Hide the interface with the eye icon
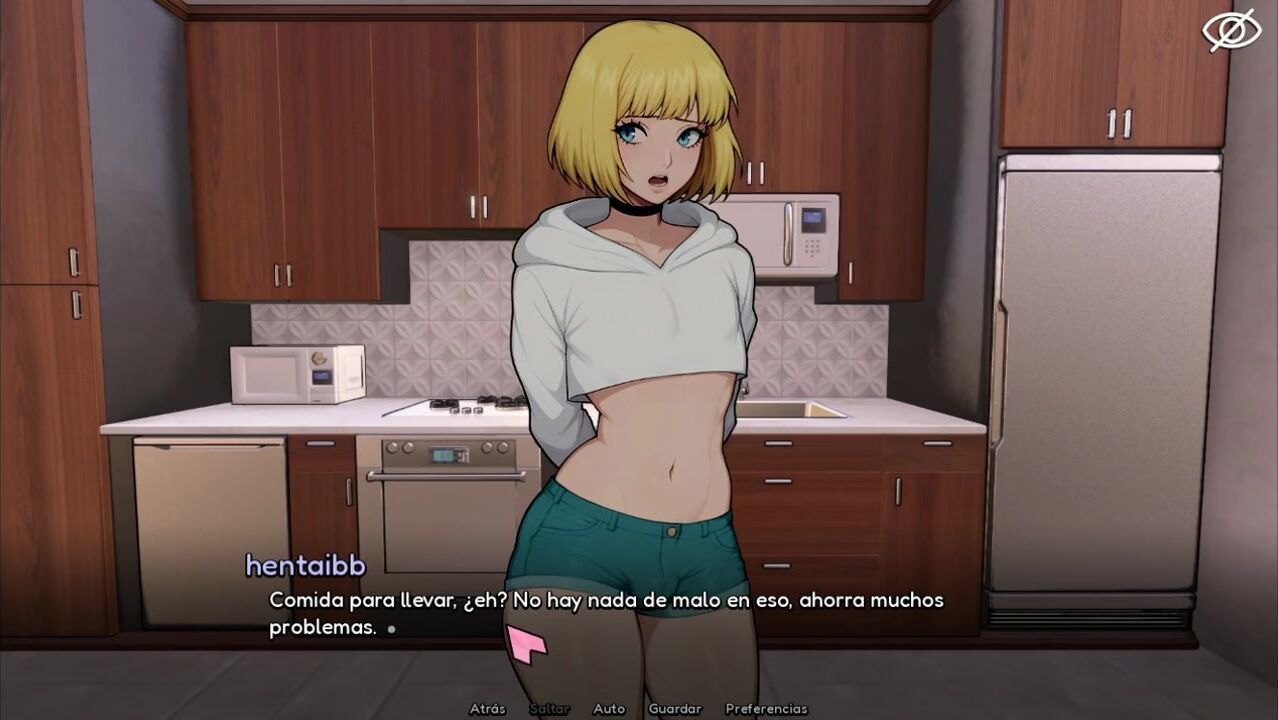1278x720 pixels. point(1231,30)
